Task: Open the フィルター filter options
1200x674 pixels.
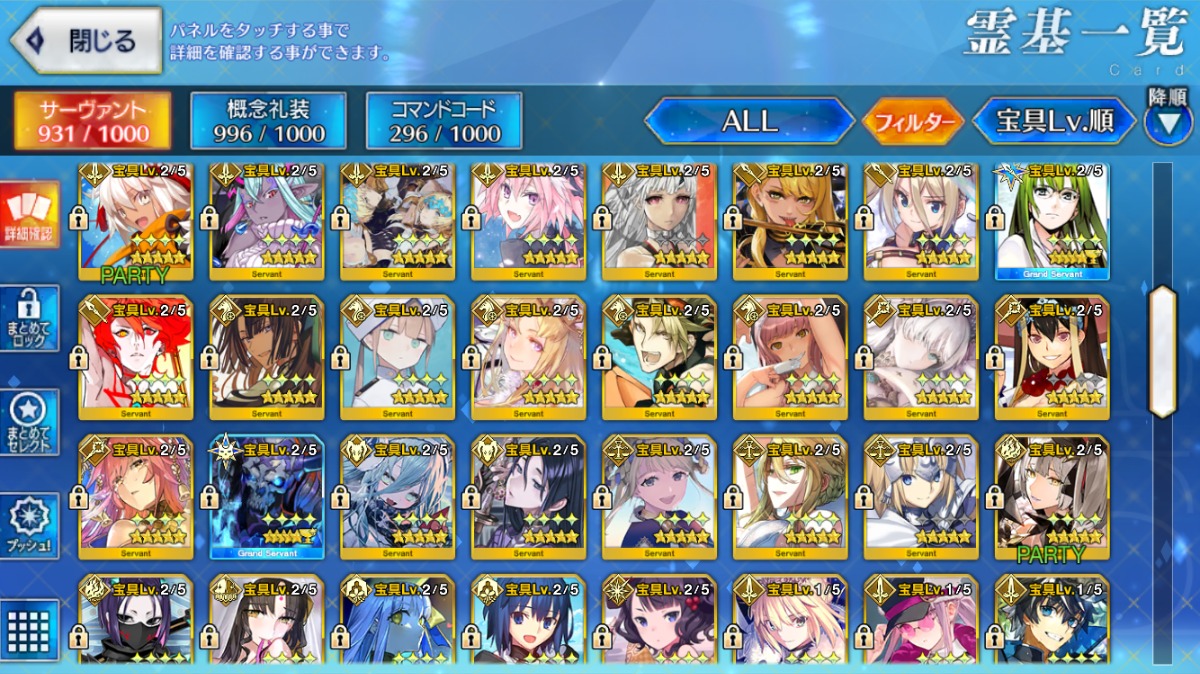Action: (x=912, y=122)
